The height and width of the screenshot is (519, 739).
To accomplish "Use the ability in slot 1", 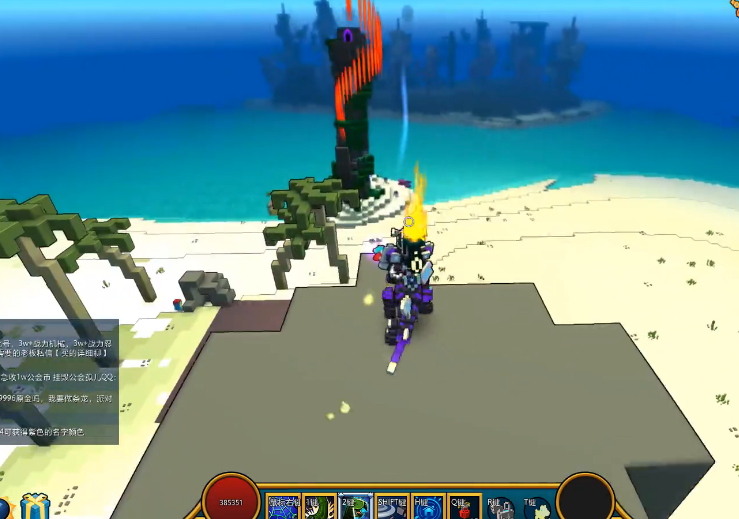I will tap(319, 506).
